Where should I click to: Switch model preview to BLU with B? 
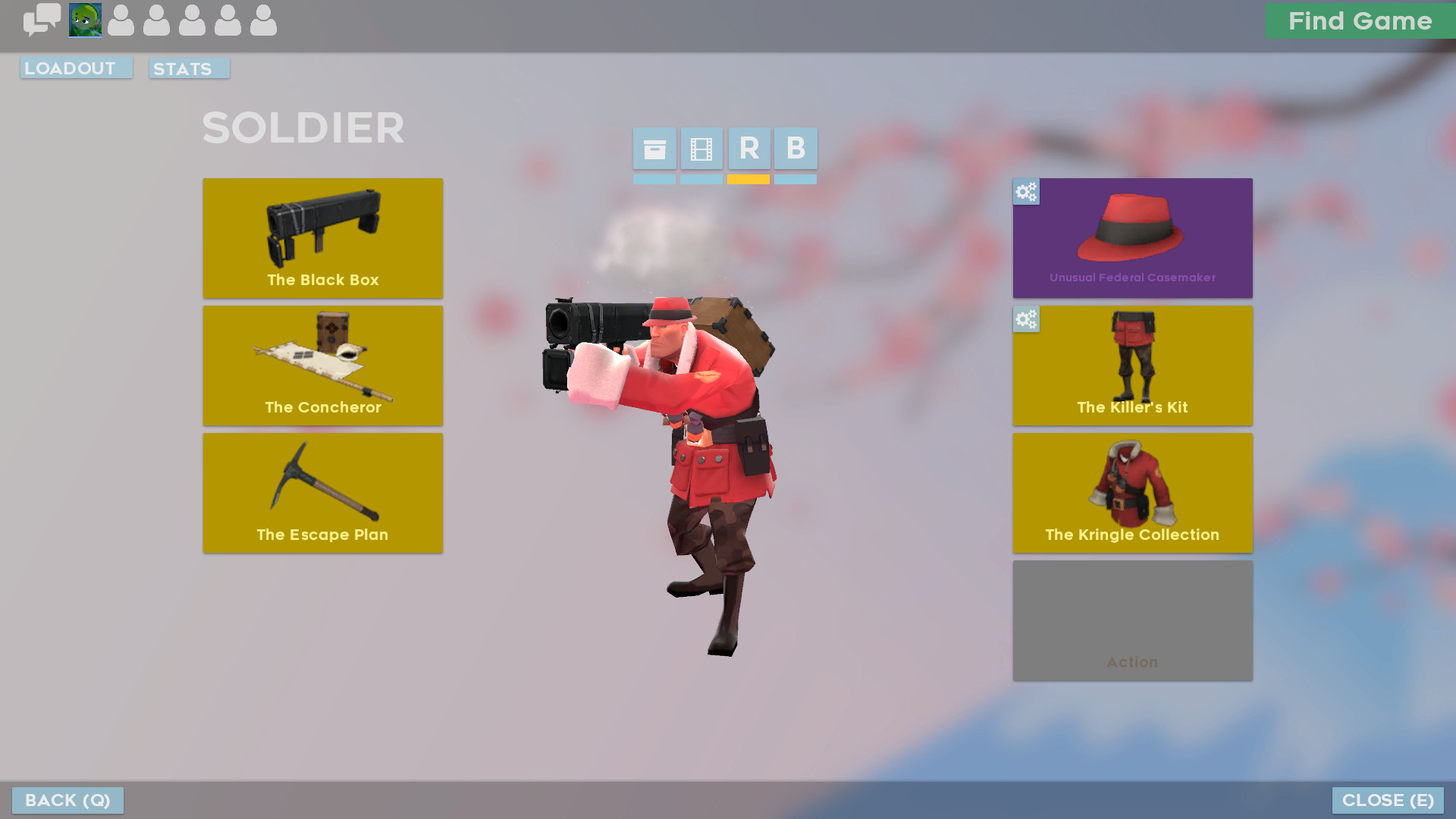coord(795,149)
